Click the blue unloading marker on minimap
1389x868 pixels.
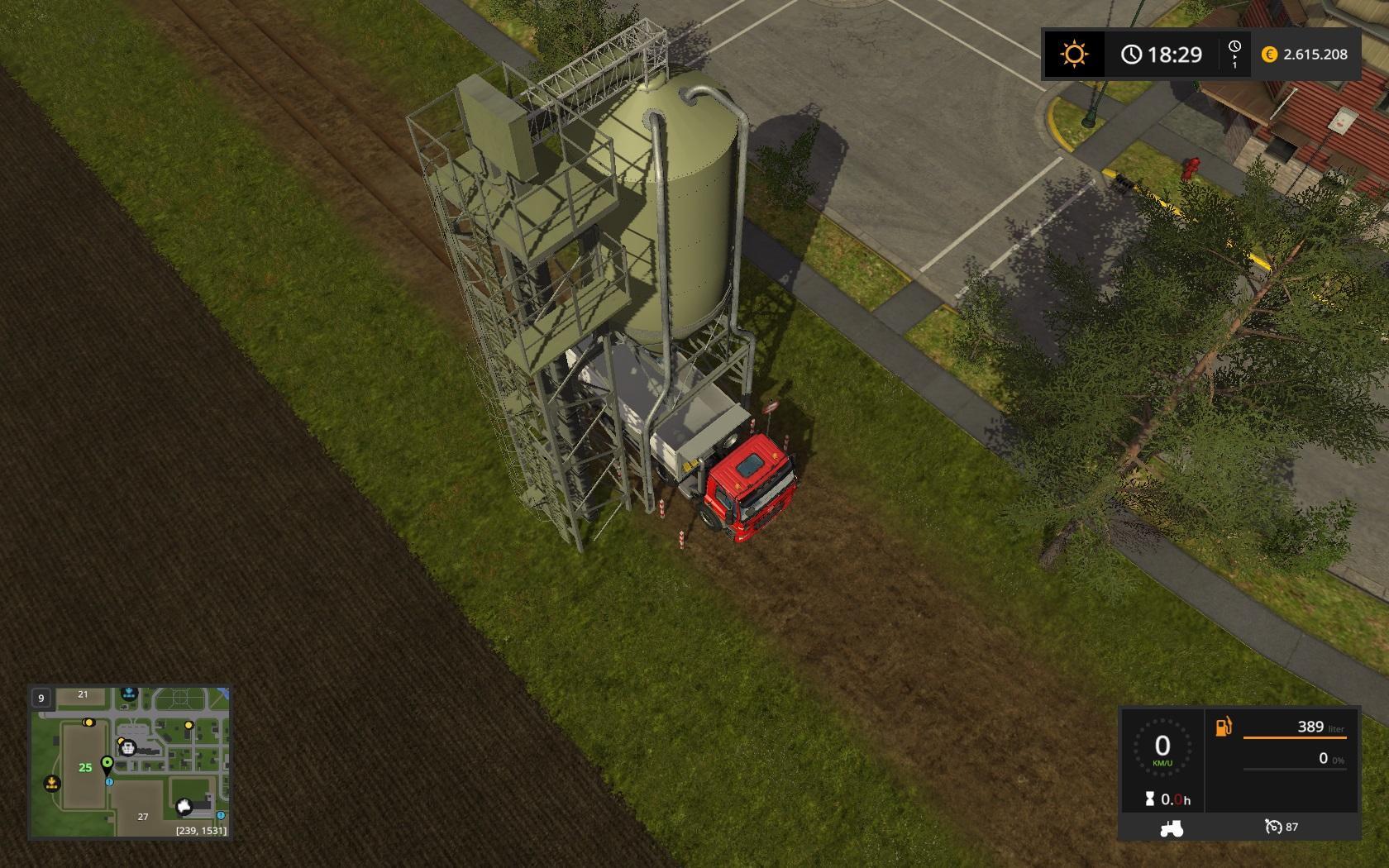129,693
